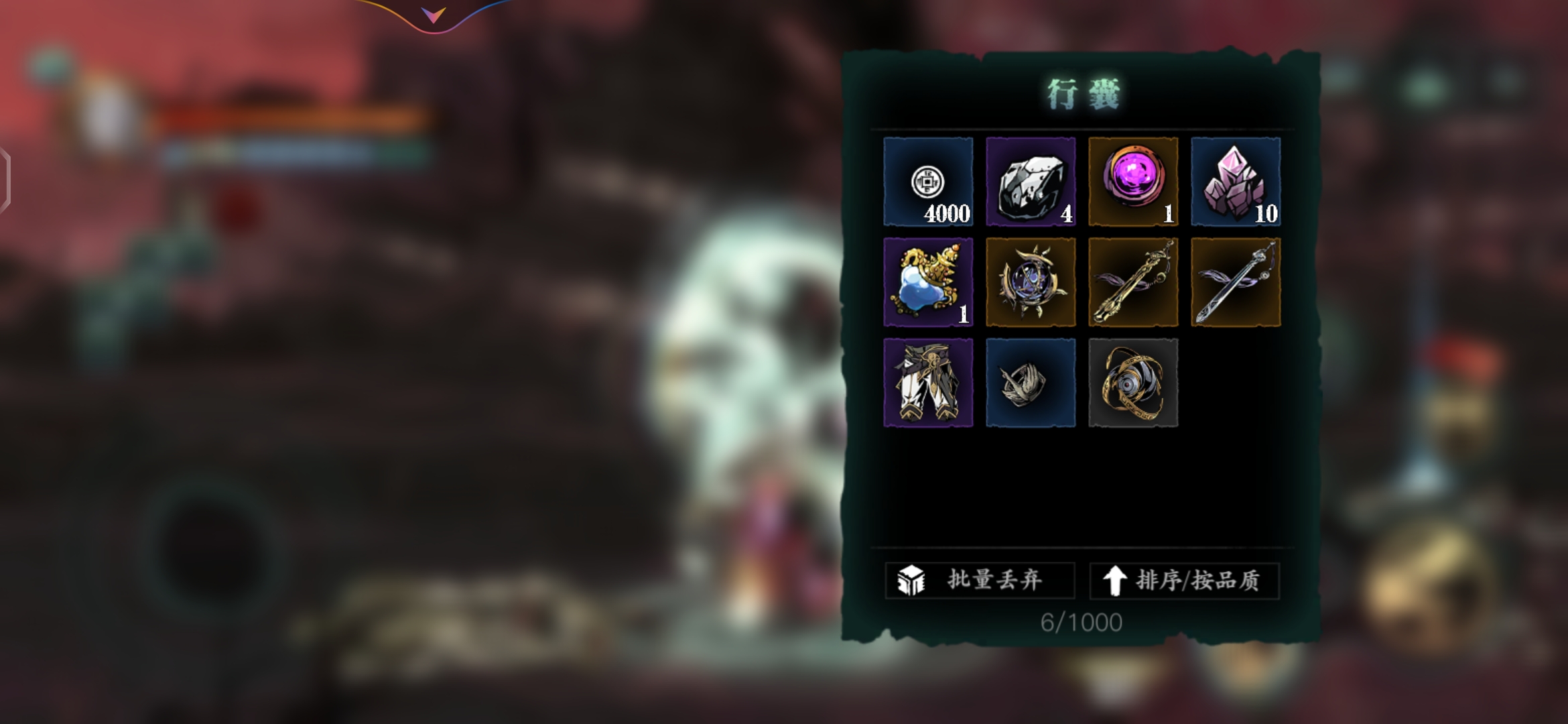Select the gold-ringed dark sphere item
The height and width of the screenshot is (724, 1568).
tap(1133, 383)
